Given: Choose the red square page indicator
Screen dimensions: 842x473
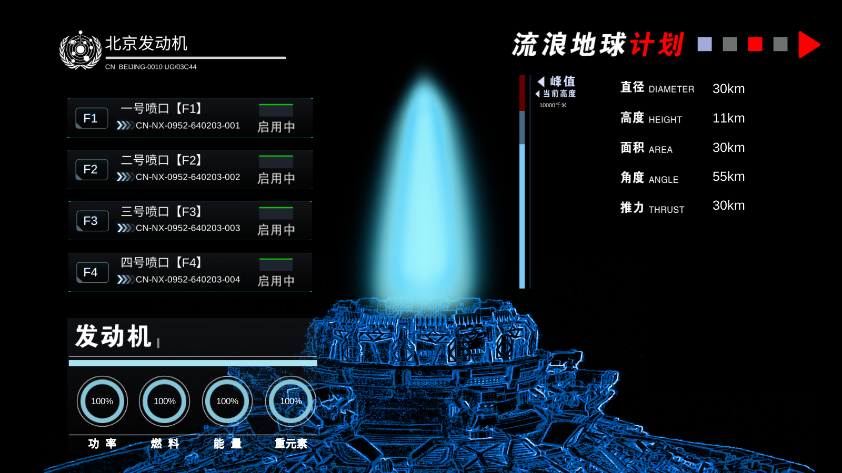Looking at the screenshot, I should [755, 44].
